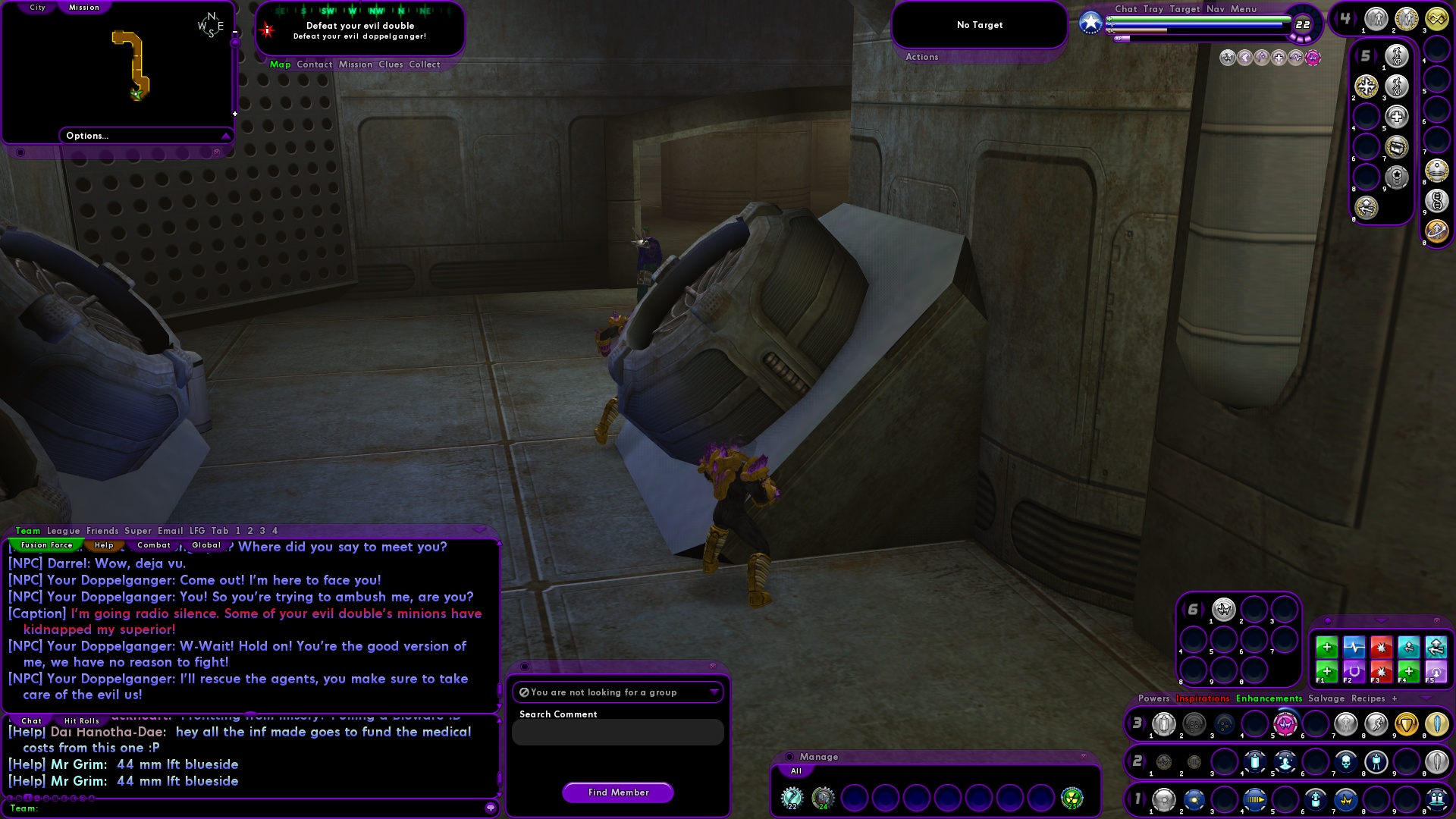Click the pink inspiration in row 3
The height and width of the screenshot is (819, 1456).
1286,724
